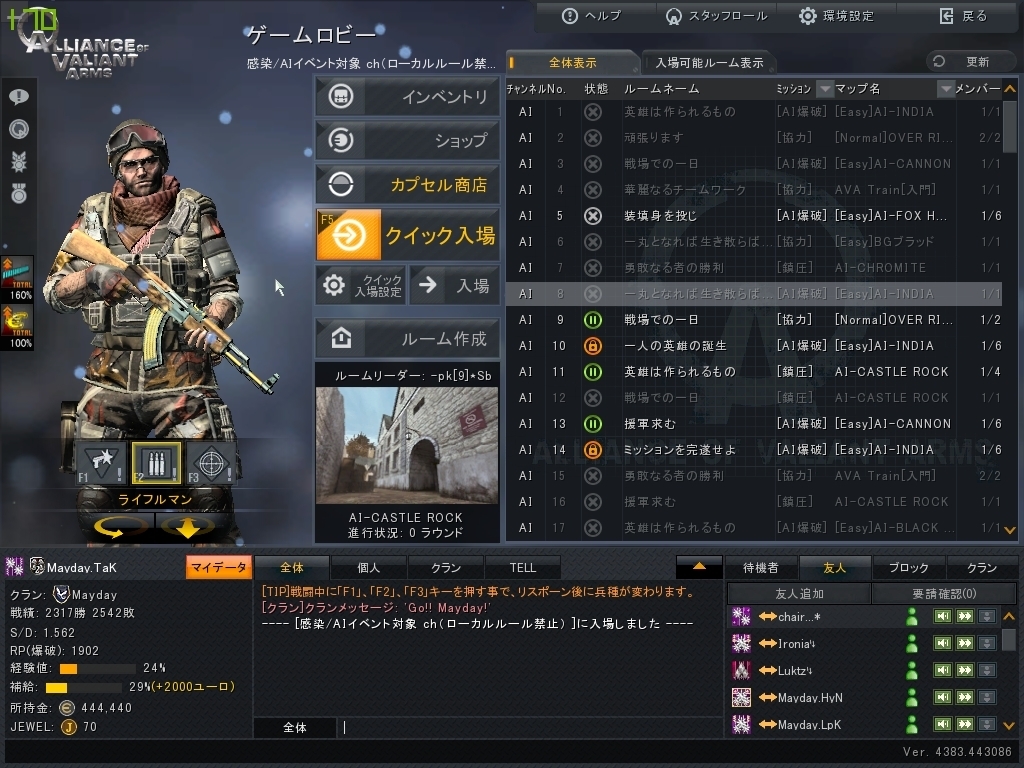
Task: Select the rifleman class icon
Action: coord(156,462)
